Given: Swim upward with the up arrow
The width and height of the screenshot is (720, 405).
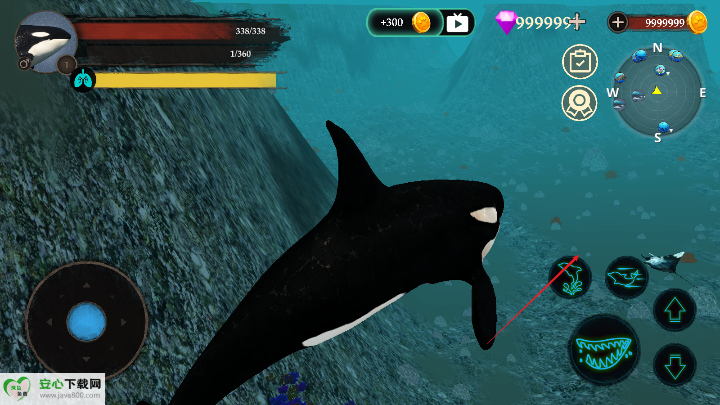Looking at the screenshot, I should click(x=674, y=309).
